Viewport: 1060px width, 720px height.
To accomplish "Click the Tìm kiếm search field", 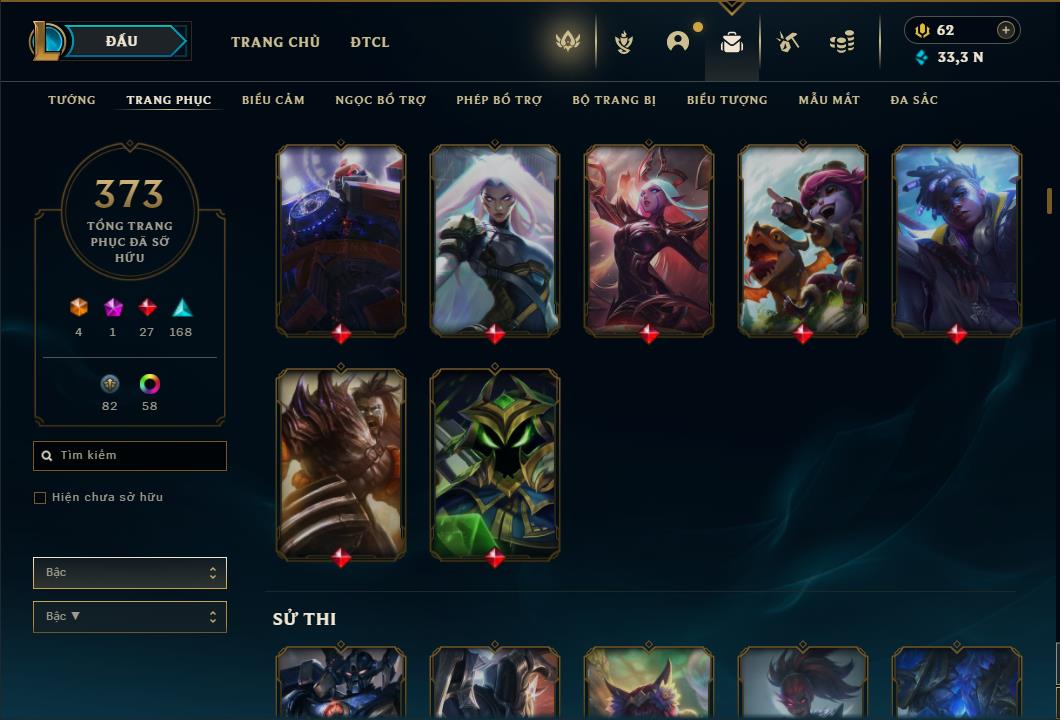I will (x=130, y=456).
